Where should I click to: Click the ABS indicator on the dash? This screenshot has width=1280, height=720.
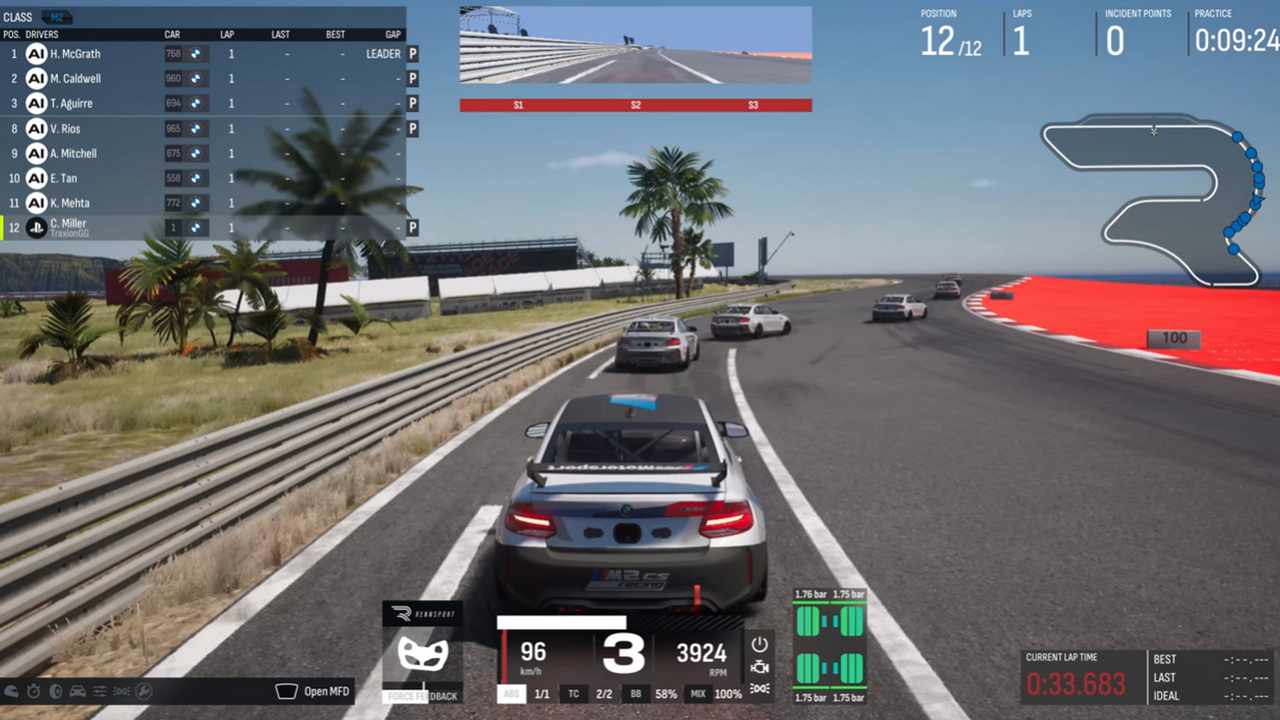click(512, 693)
